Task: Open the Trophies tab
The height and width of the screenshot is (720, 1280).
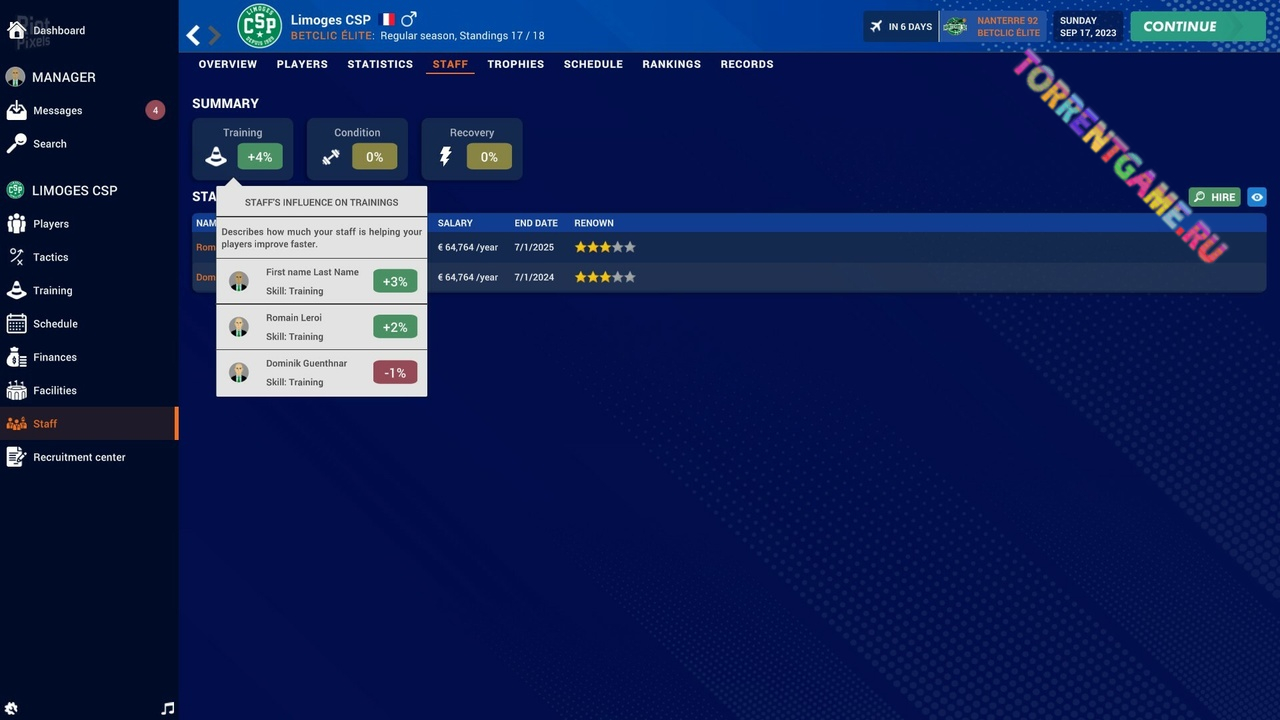Action: coord(516,64)
